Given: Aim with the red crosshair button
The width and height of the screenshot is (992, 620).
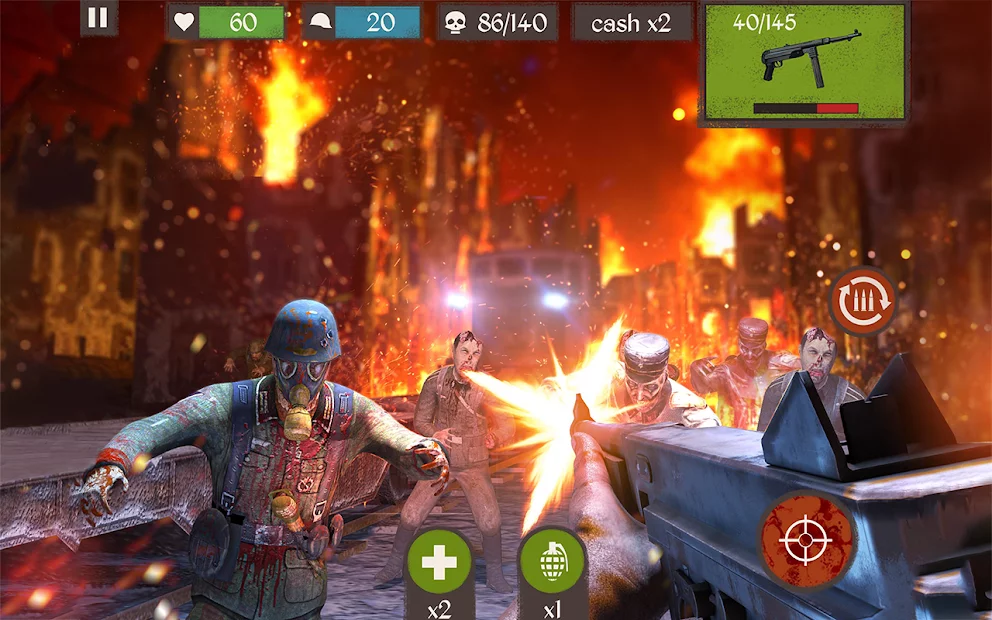Looking at the screenshot, I should click(806, 541).
